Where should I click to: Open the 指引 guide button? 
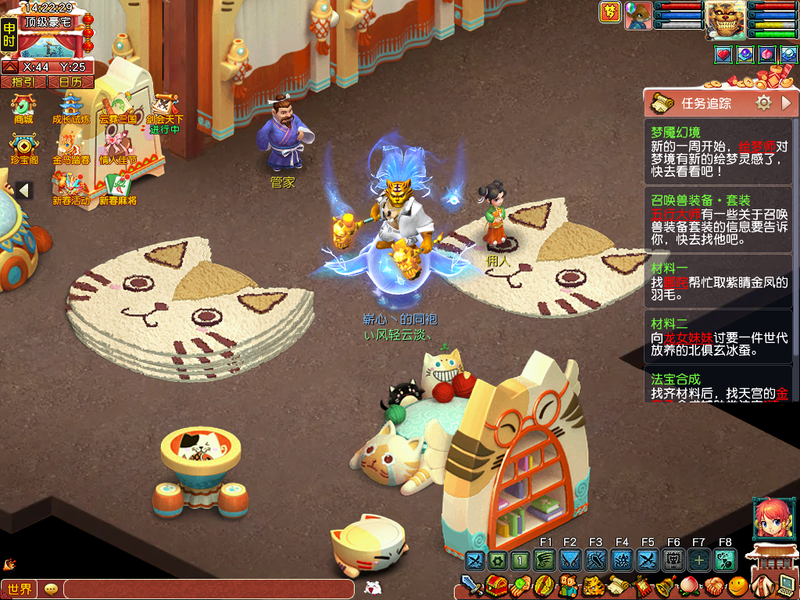tap(23, 82)
